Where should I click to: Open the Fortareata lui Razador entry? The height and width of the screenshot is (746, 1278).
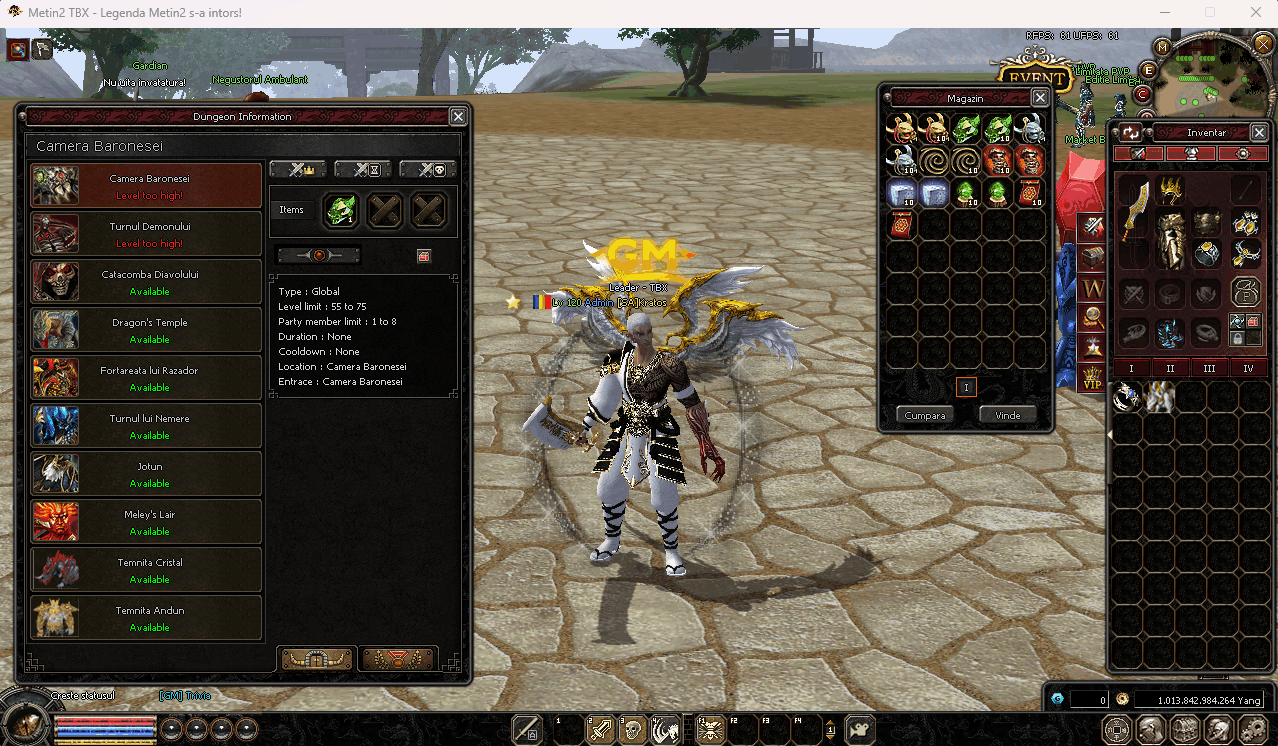[147, 378]
